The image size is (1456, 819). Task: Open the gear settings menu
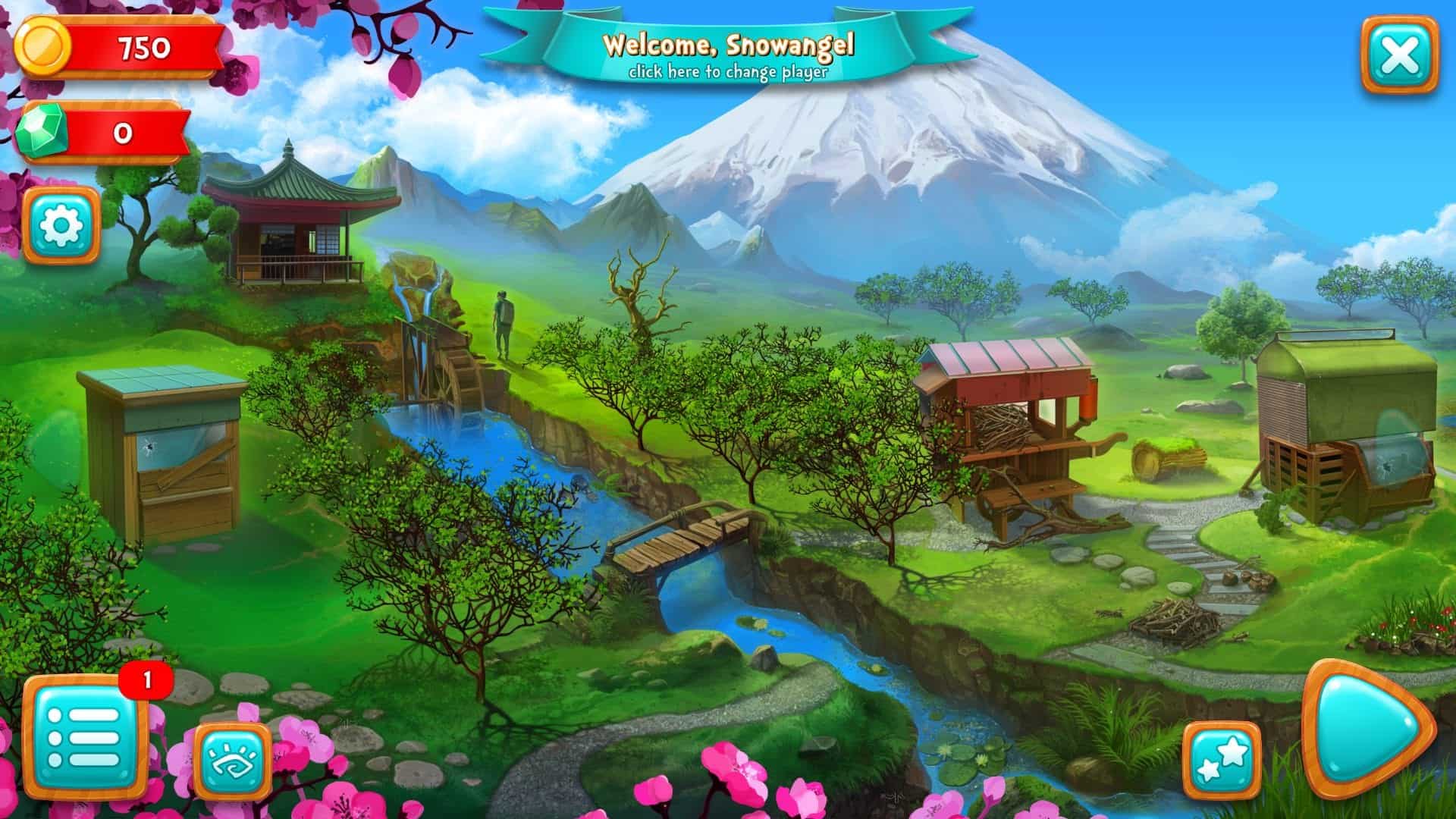[61, 225]
